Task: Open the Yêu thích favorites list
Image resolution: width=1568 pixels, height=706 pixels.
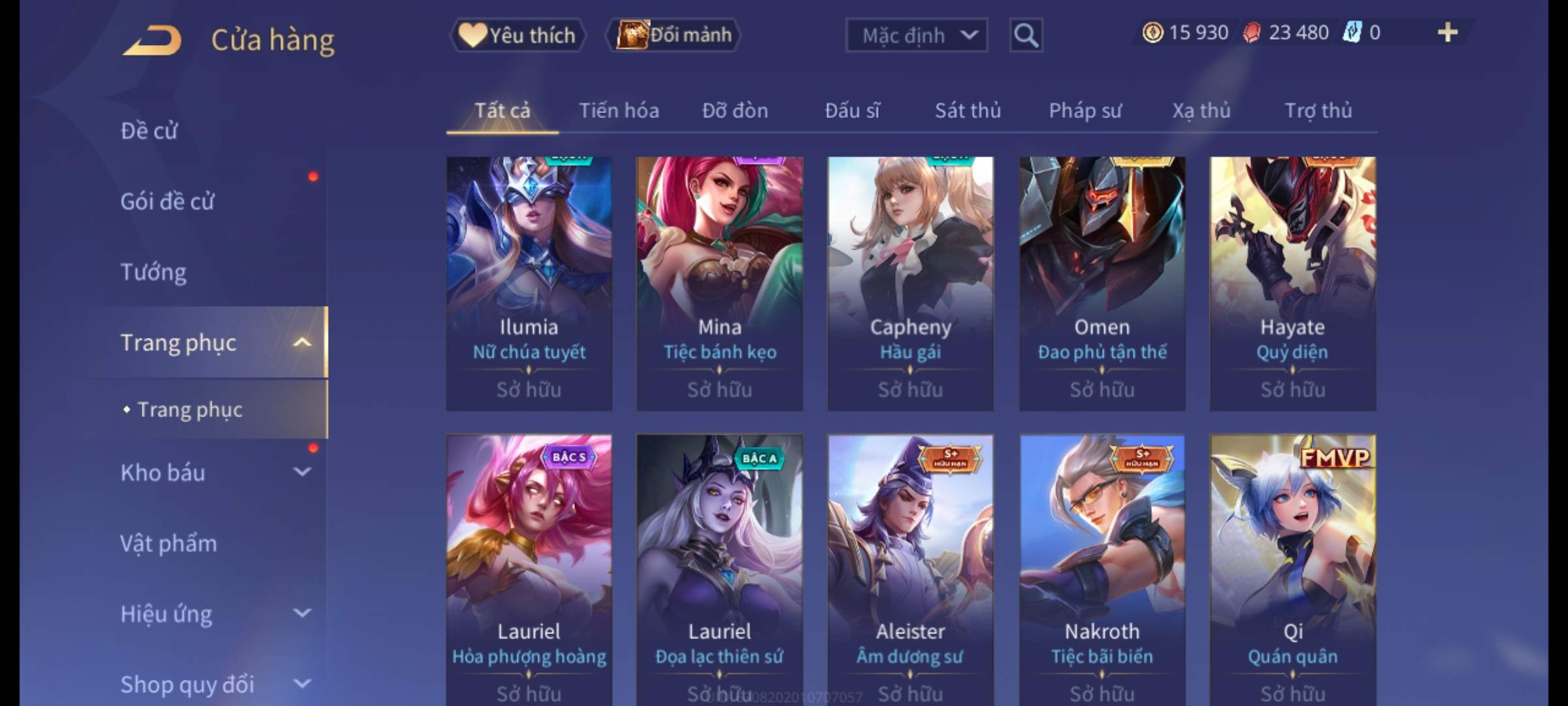Action: click(517, 35)
